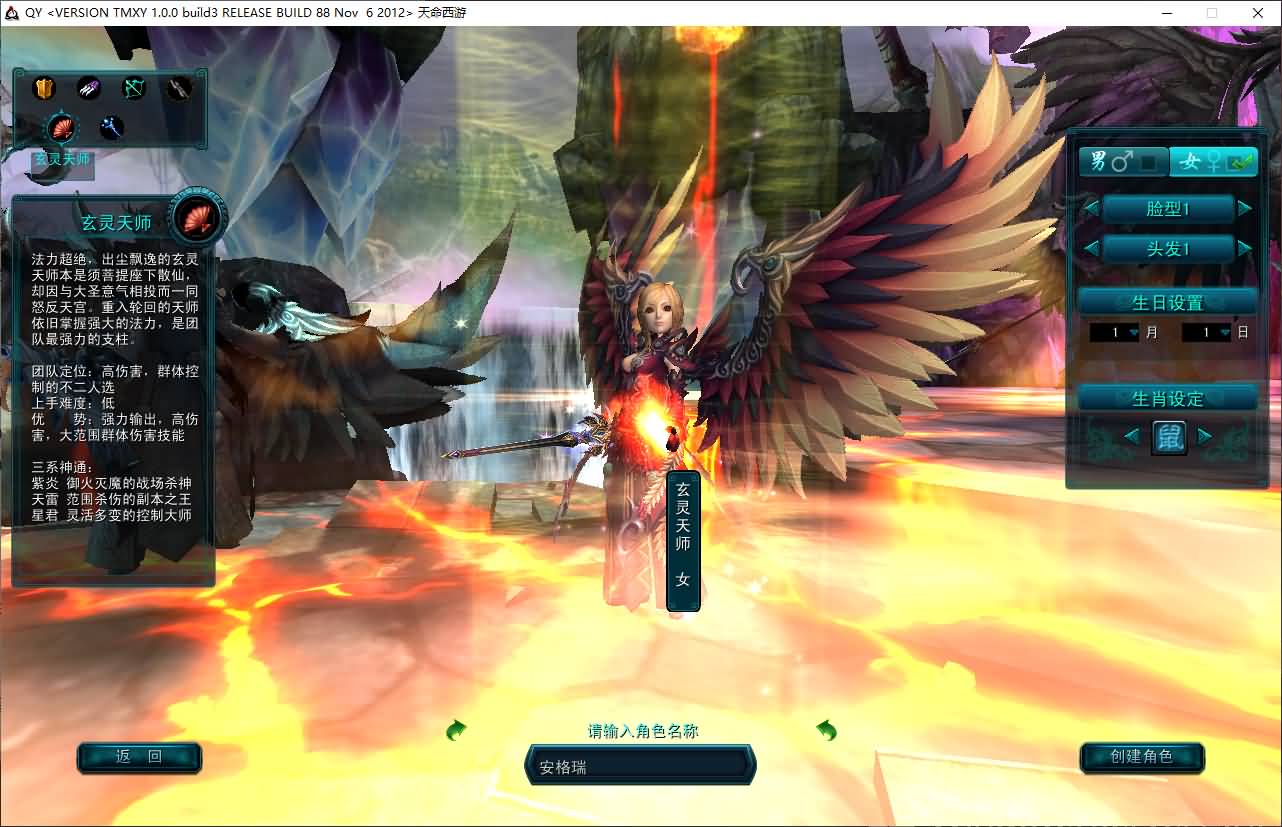Create the character with 创建角色
This screenshot has height=827, width=1282.
click(x=1141, y=757)
